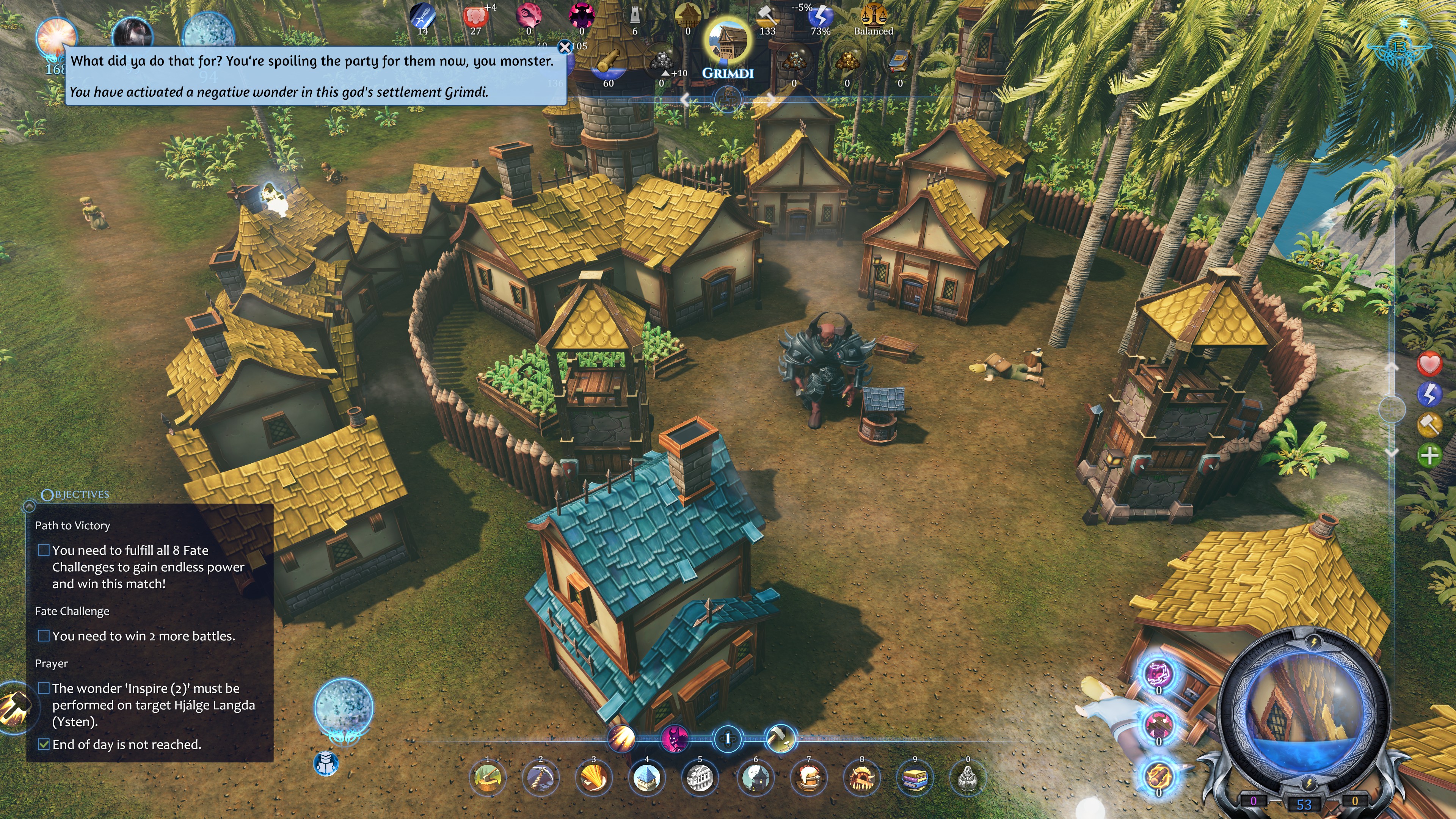The height and width of the screenshot is (819, 1456).
Task: Uncheck 'End of day is not reached'
Action: click(x=44, y=744)
